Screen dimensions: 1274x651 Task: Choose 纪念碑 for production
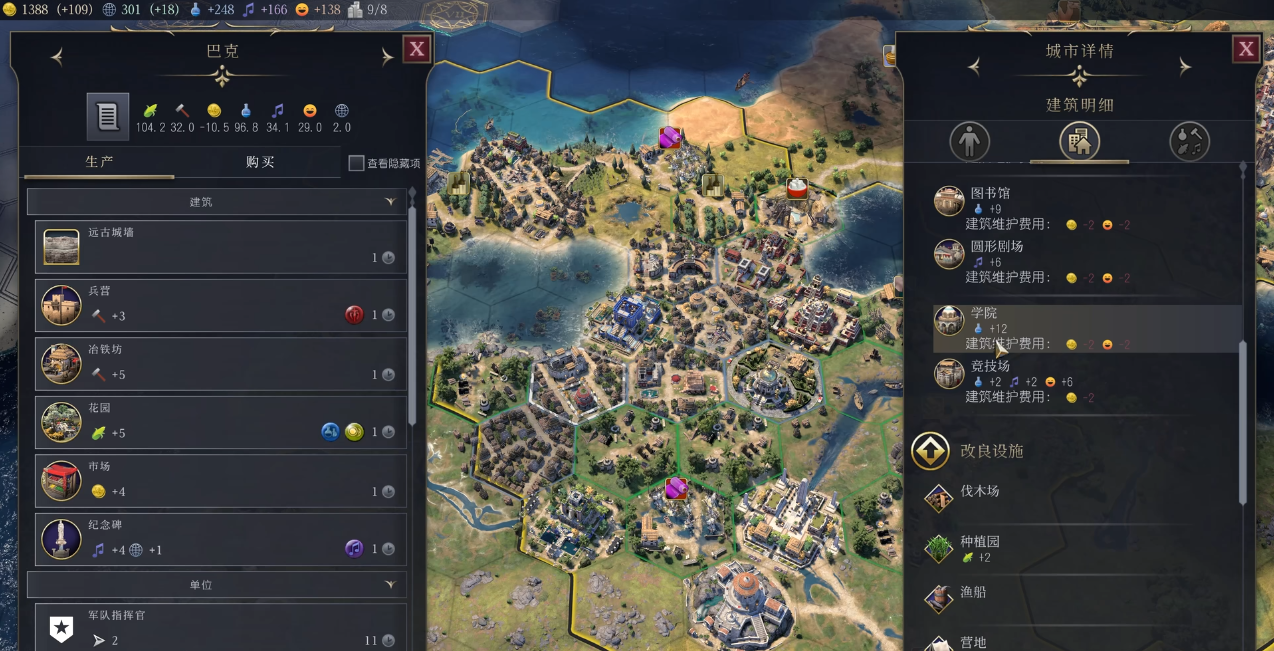point(220,539)
